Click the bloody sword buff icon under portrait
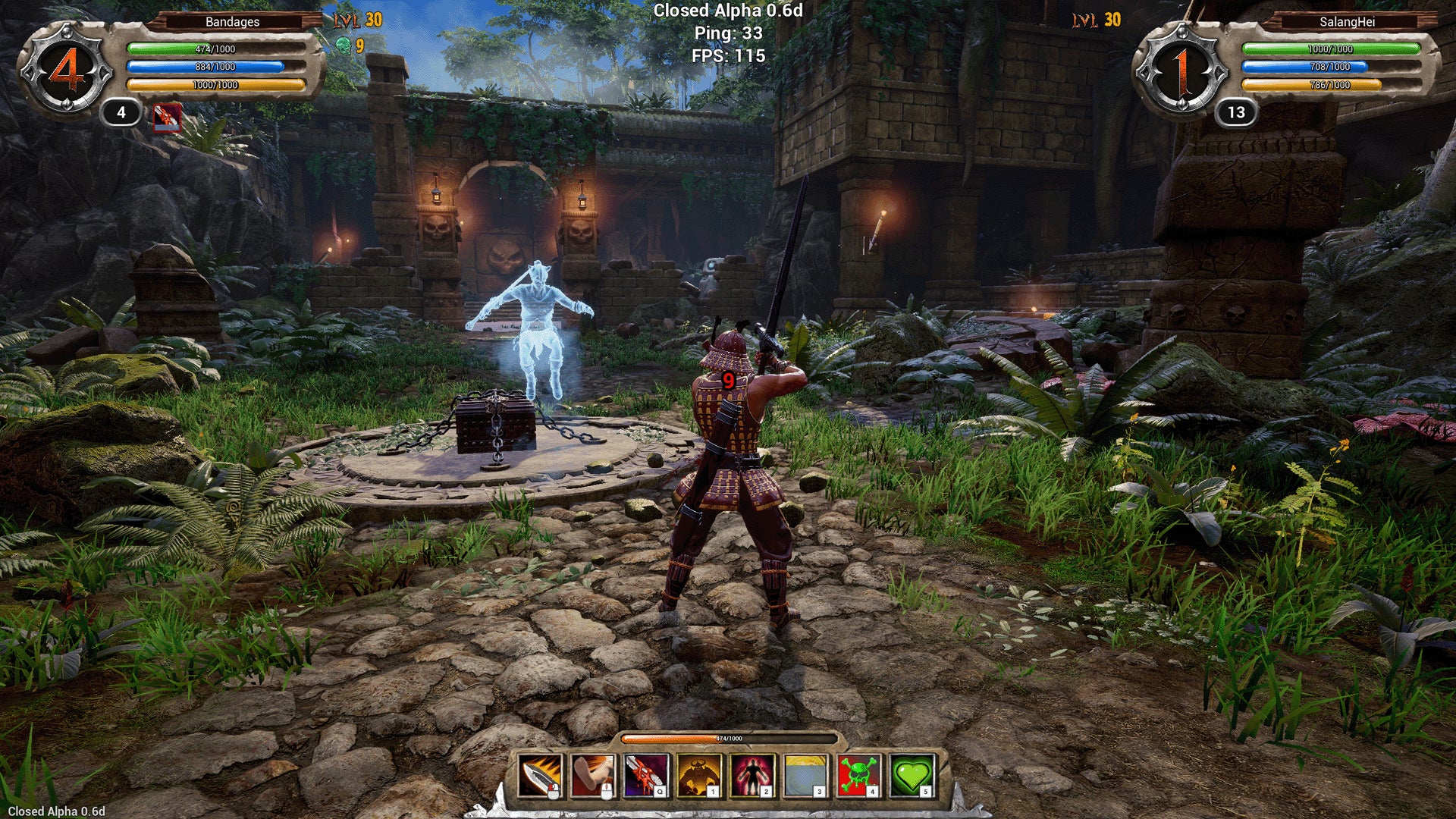 pos(167,118)
